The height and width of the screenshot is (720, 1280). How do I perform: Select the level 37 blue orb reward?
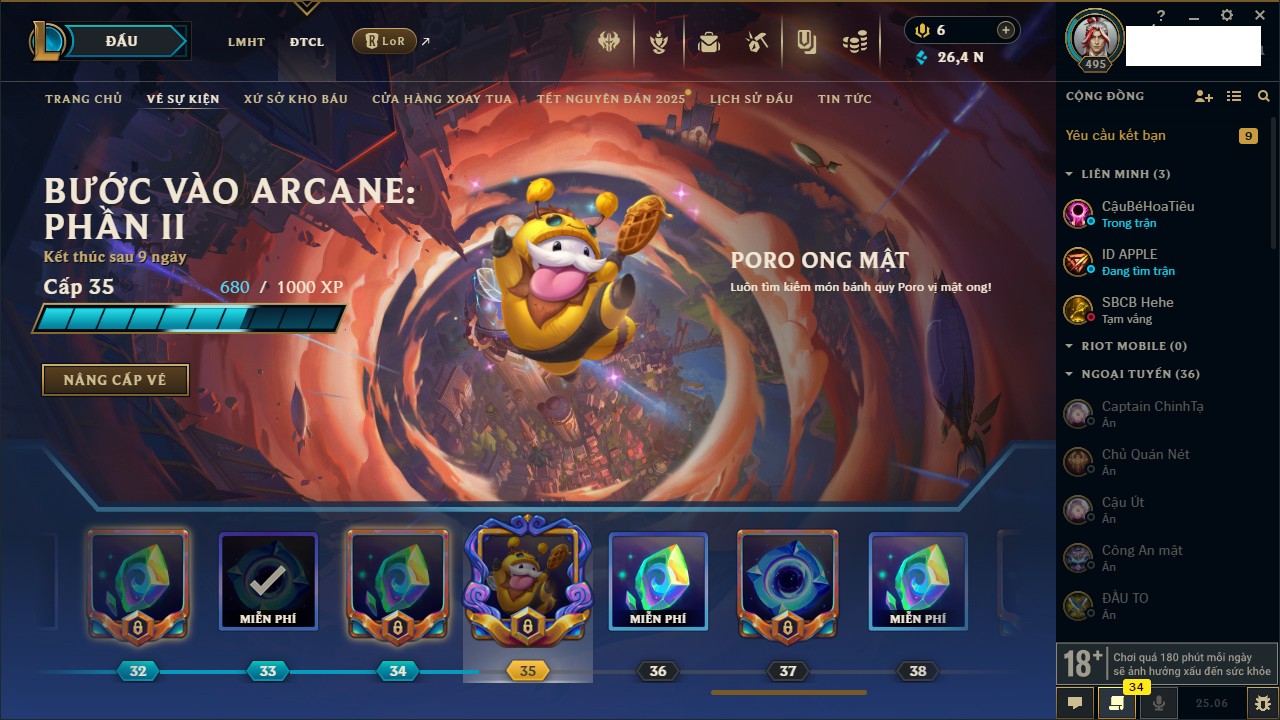(788, 580)
